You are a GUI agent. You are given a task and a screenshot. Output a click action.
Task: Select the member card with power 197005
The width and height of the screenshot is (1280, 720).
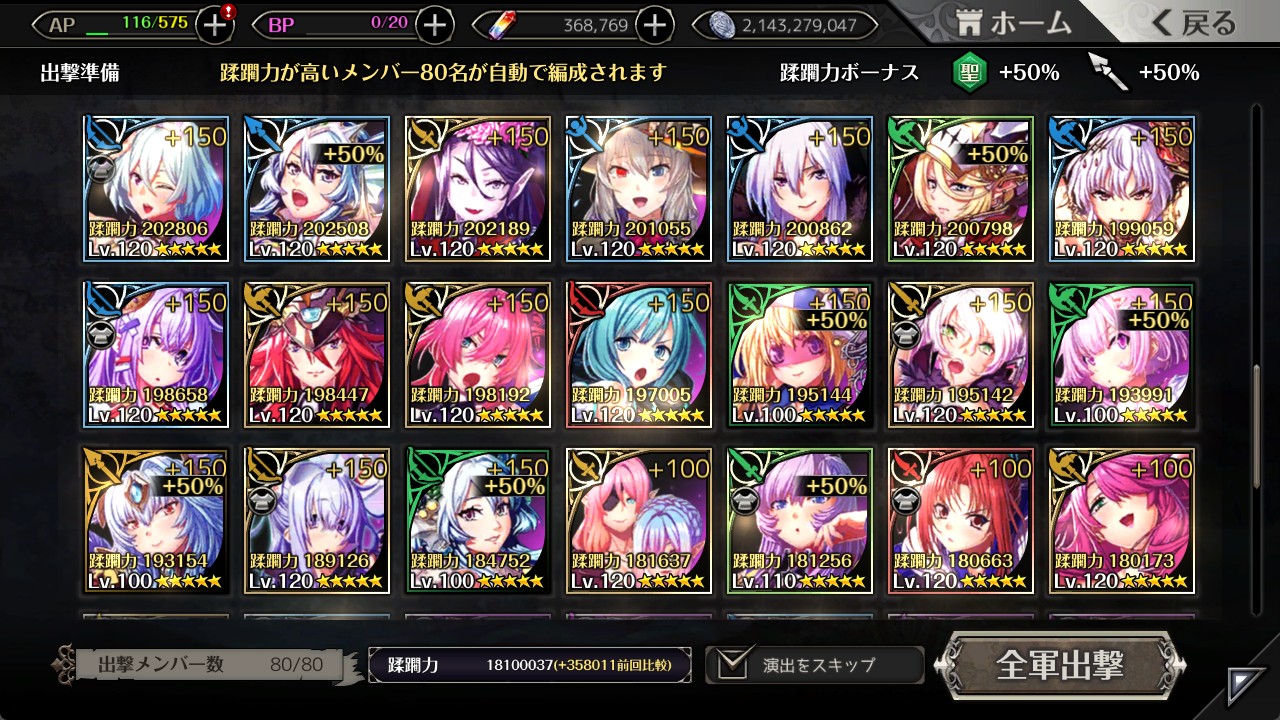click(x=639, y=355)
